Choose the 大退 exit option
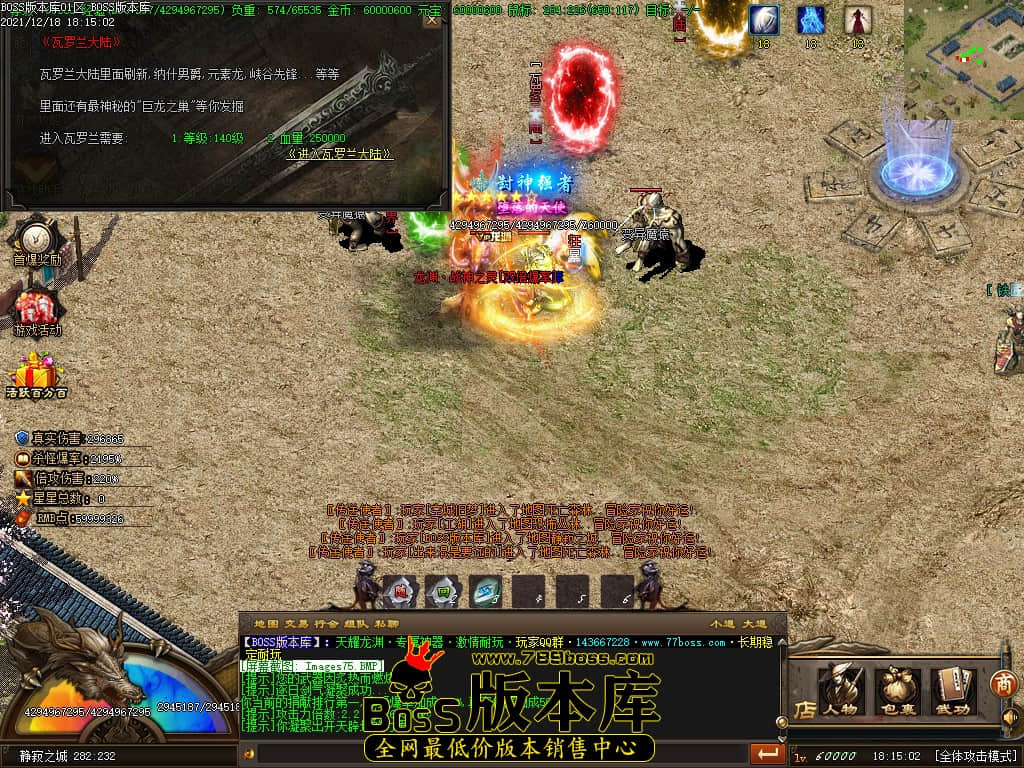Screen dimensions: 1024x768 [x=755, y=624]
